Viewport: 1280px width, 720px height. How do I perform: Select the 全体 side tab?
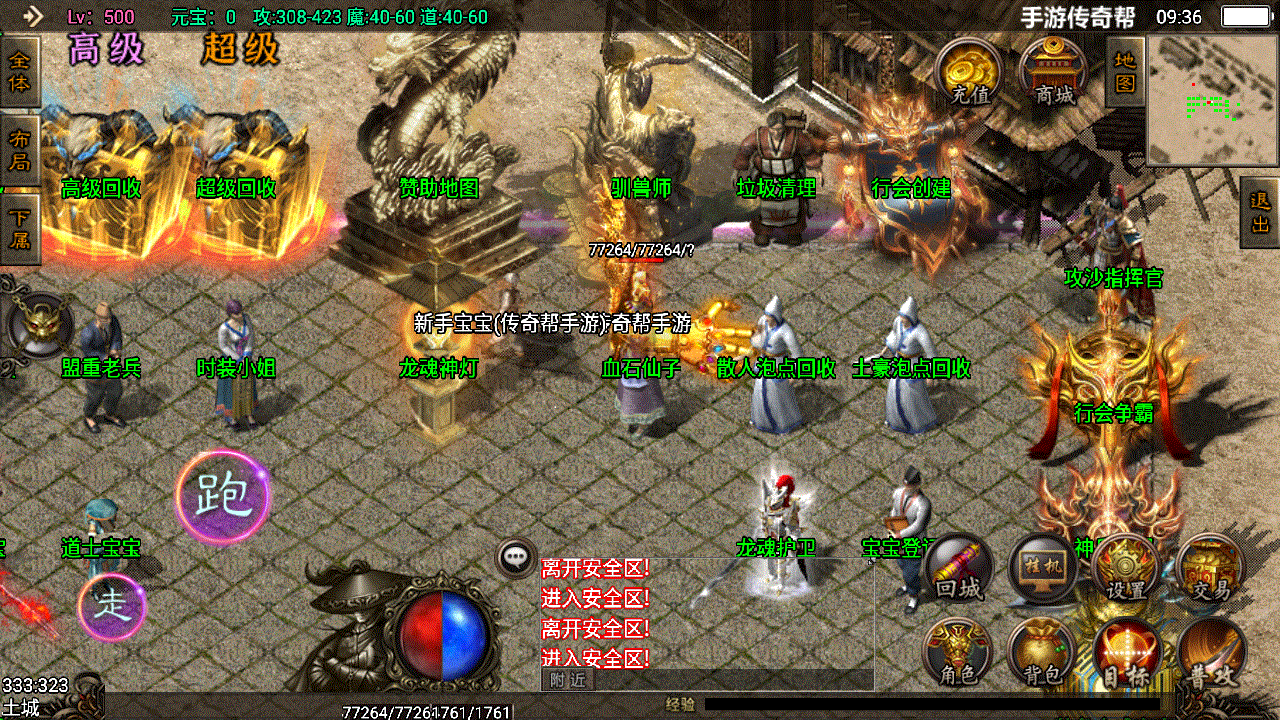click(19, 72)
